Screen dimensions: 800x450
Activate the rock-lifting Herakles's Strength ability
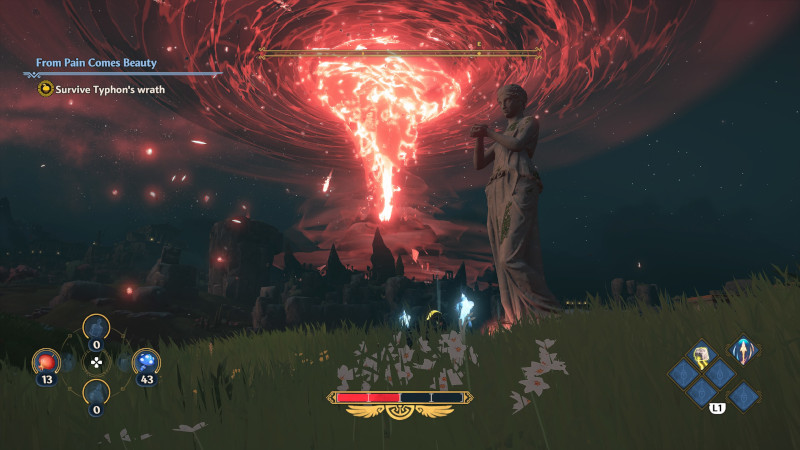702,353
